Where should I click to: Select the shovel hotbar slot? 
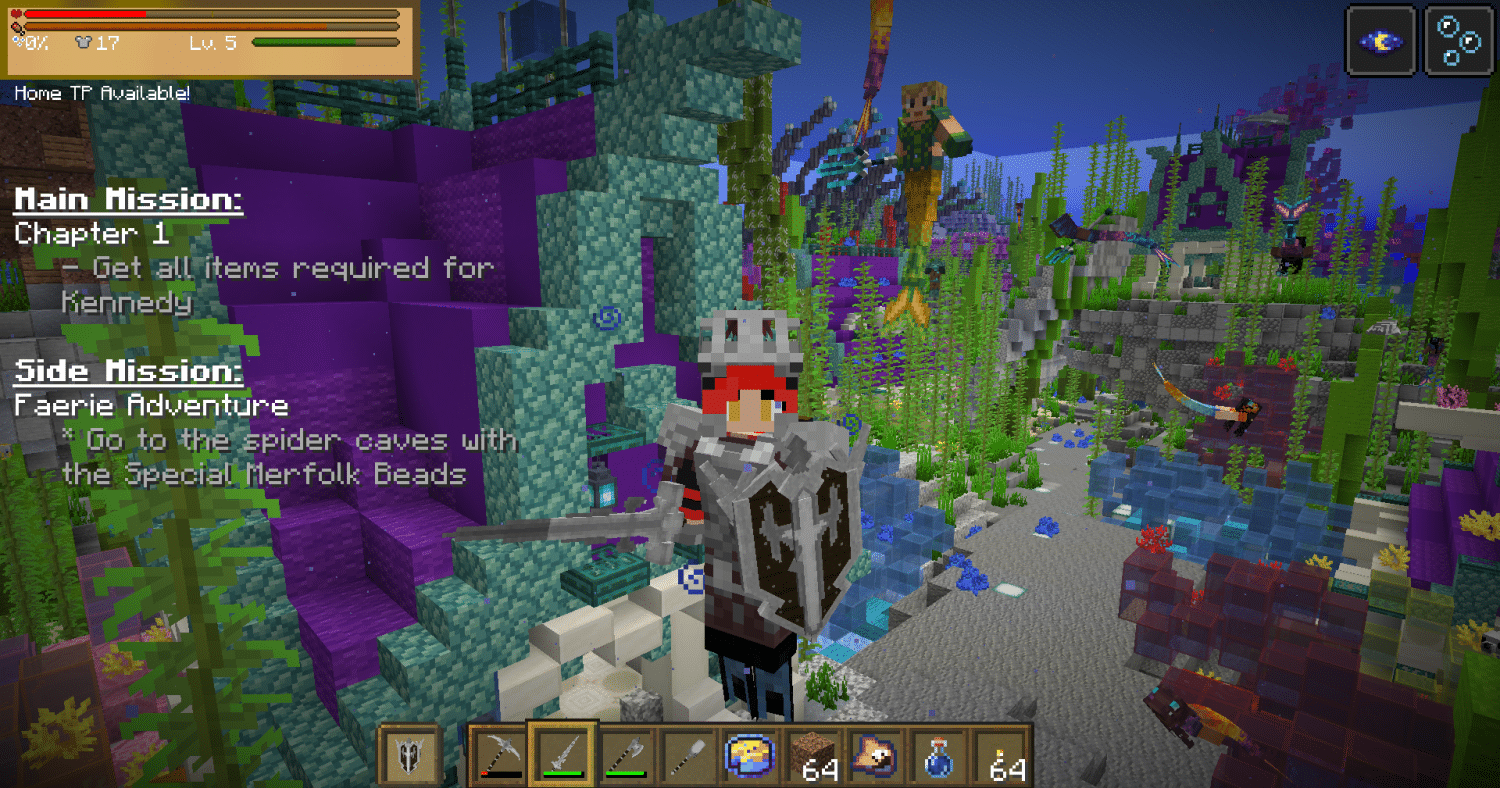688,755
